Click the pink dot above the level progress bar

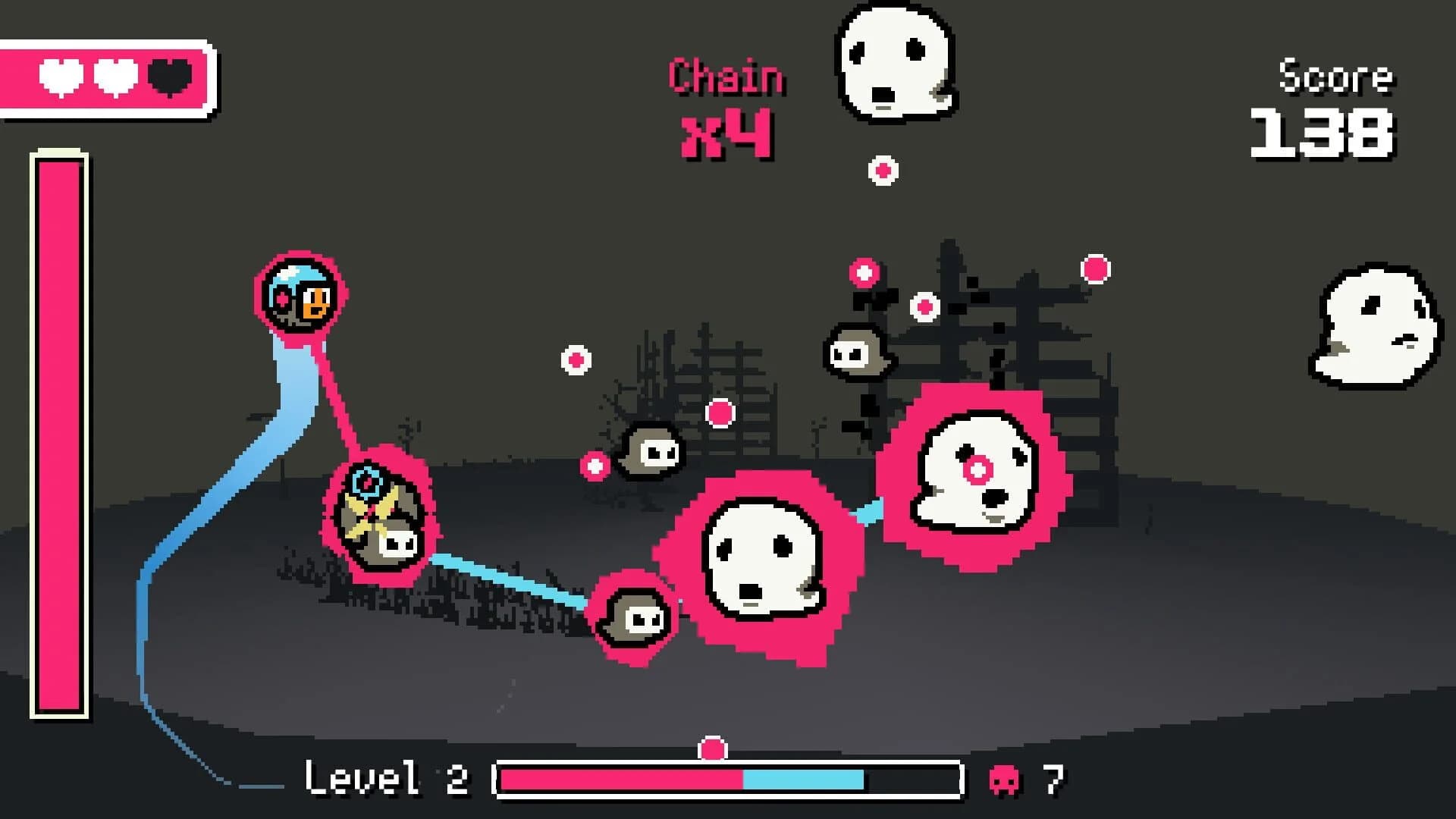pos(714,749)
